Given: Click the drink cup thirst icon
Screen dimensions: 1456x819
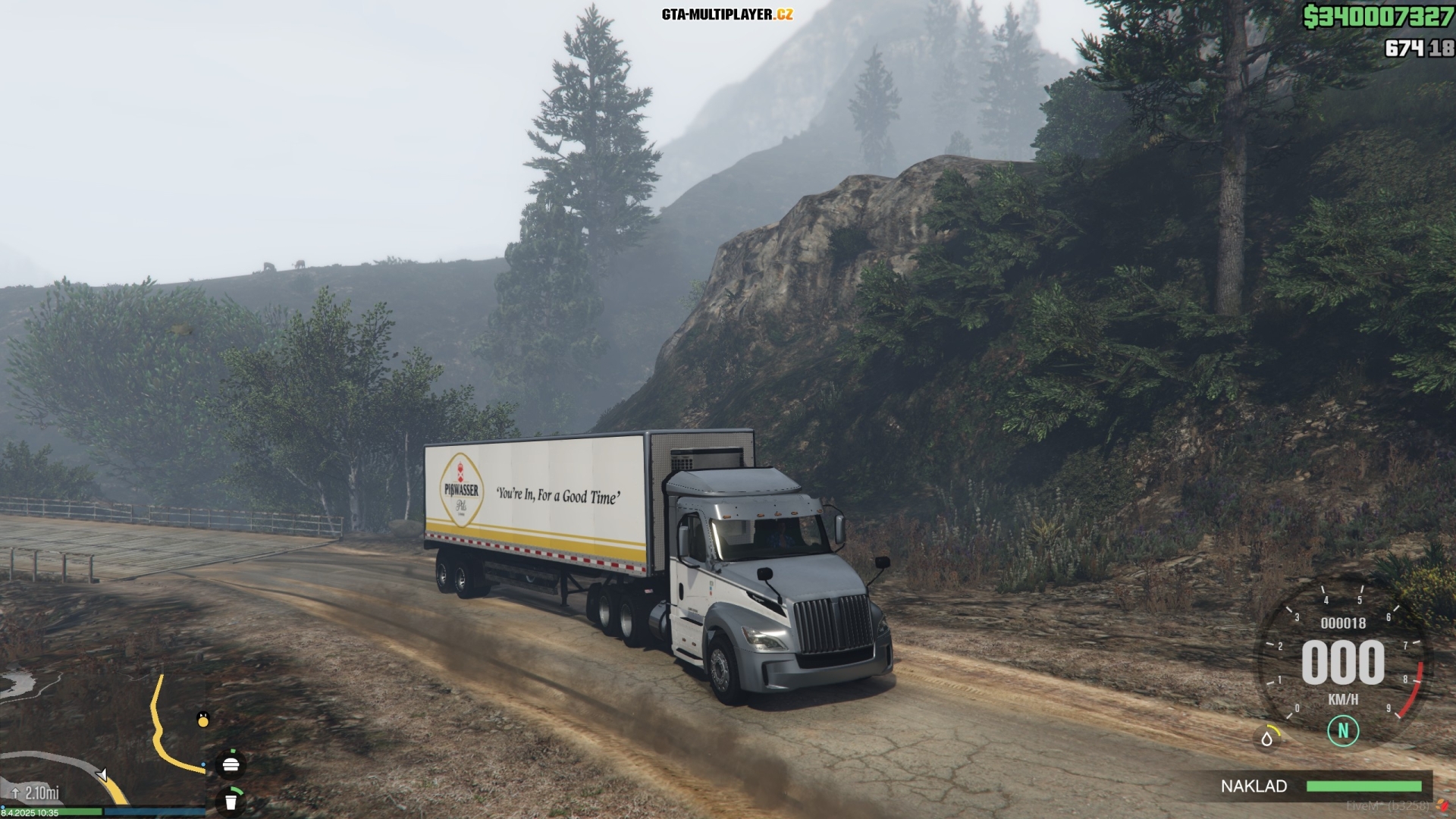Looking at the screenshot, I should point(231,800).
